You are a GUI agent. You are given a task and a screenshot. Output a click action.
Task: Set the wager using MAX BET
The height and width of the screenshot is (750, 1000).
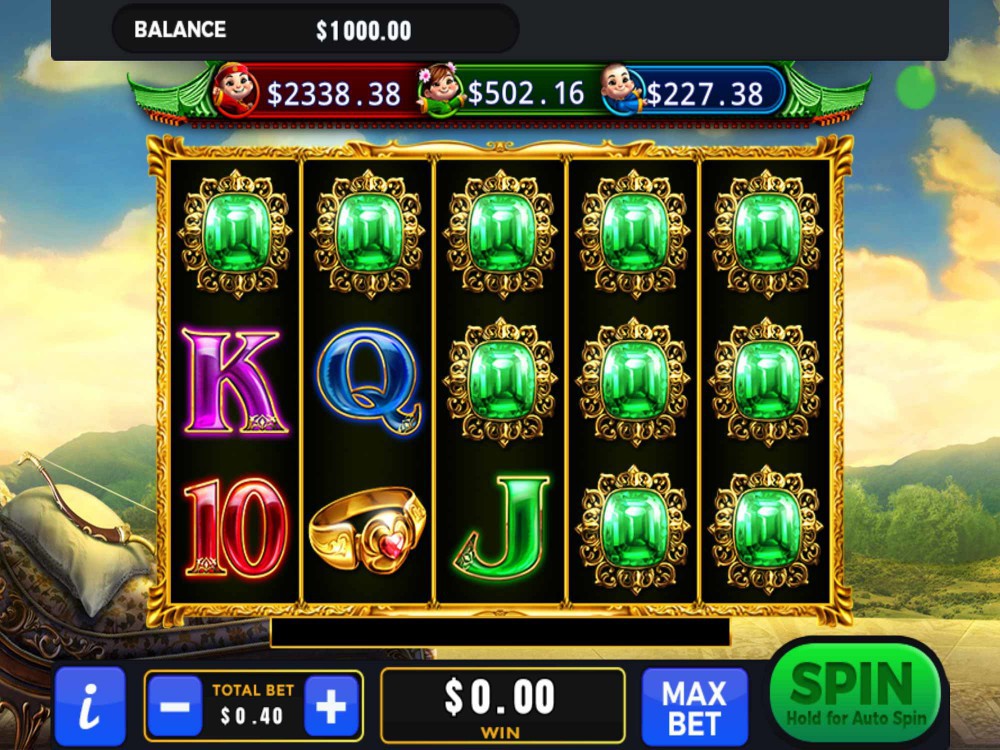(694, 706)
